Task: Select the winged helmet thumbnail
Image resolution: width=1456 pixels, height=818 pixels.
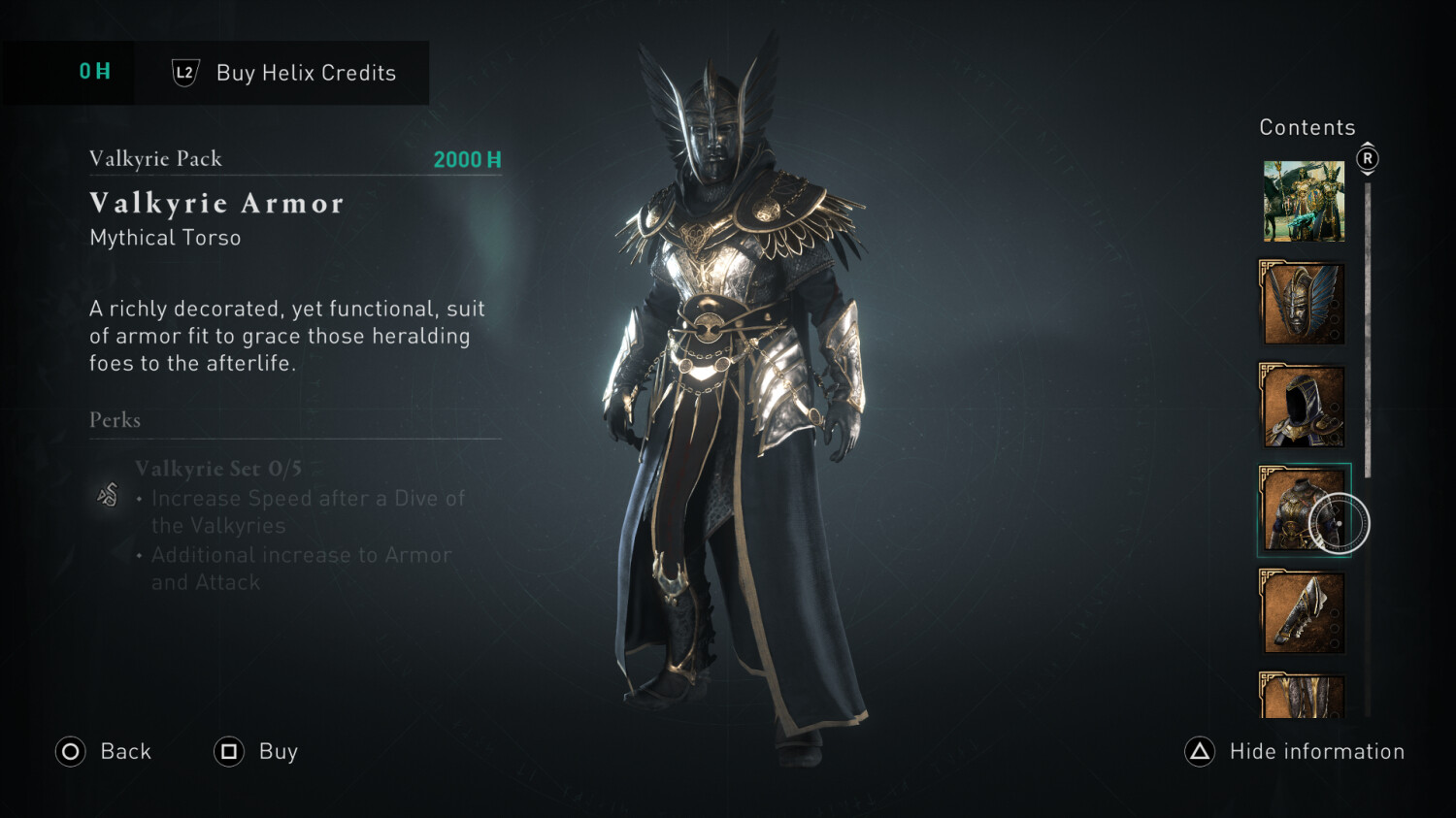Action: pyautogui.click(x=1303, y=303)
